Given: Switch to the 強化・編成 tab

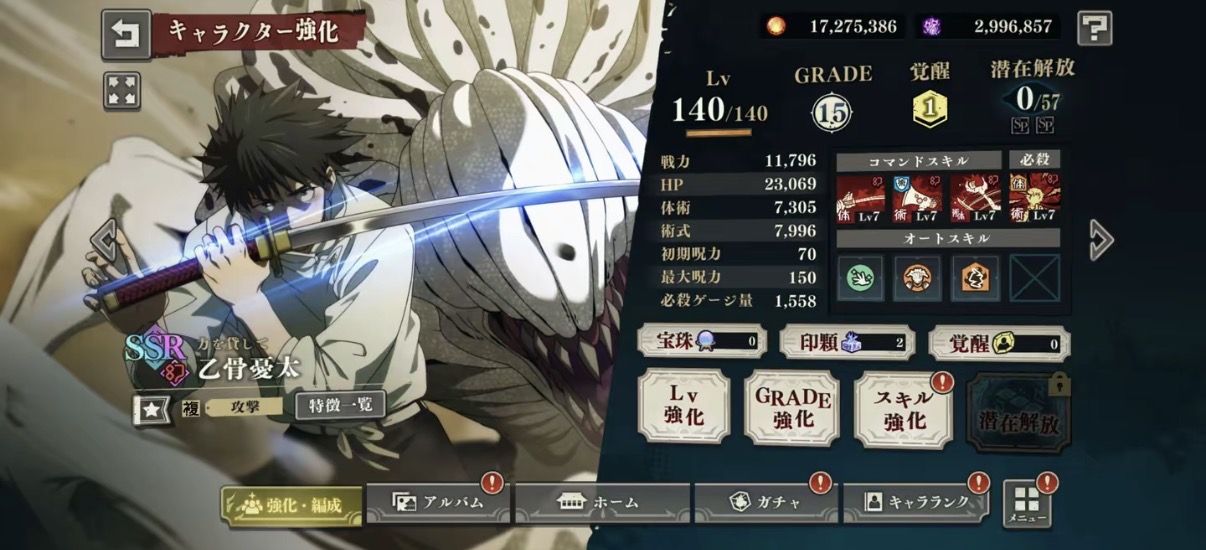Looking at the screenshot, I should coord(291,504).
